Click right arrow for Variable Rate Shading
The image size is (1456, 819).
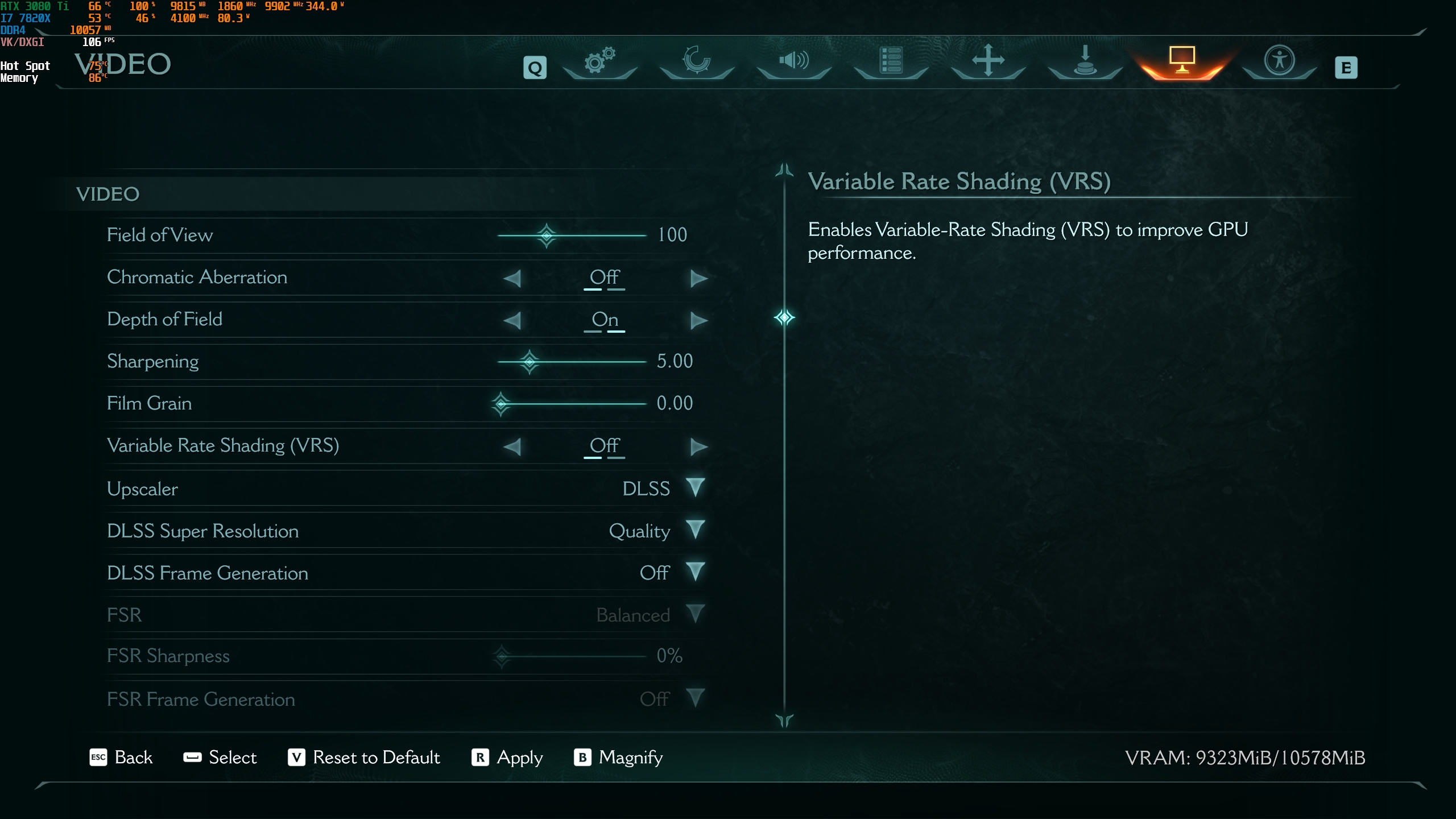(698, 446)
